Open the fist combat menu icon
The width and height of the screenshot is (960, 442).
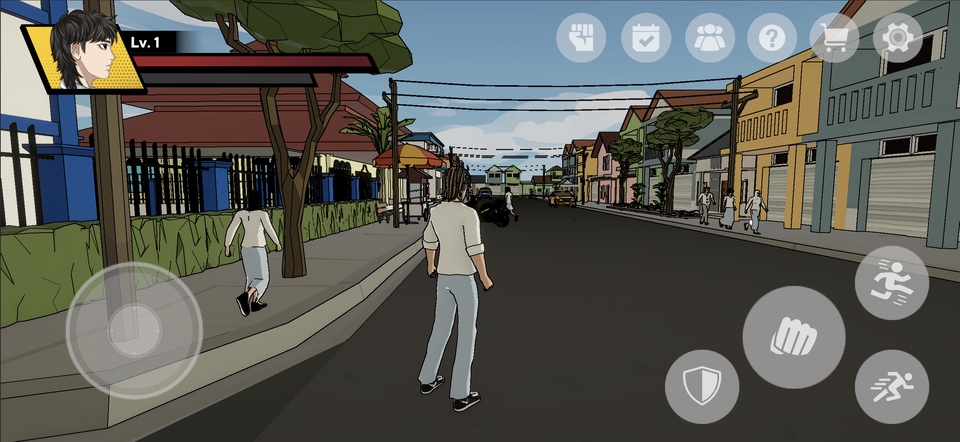(581, 38)
